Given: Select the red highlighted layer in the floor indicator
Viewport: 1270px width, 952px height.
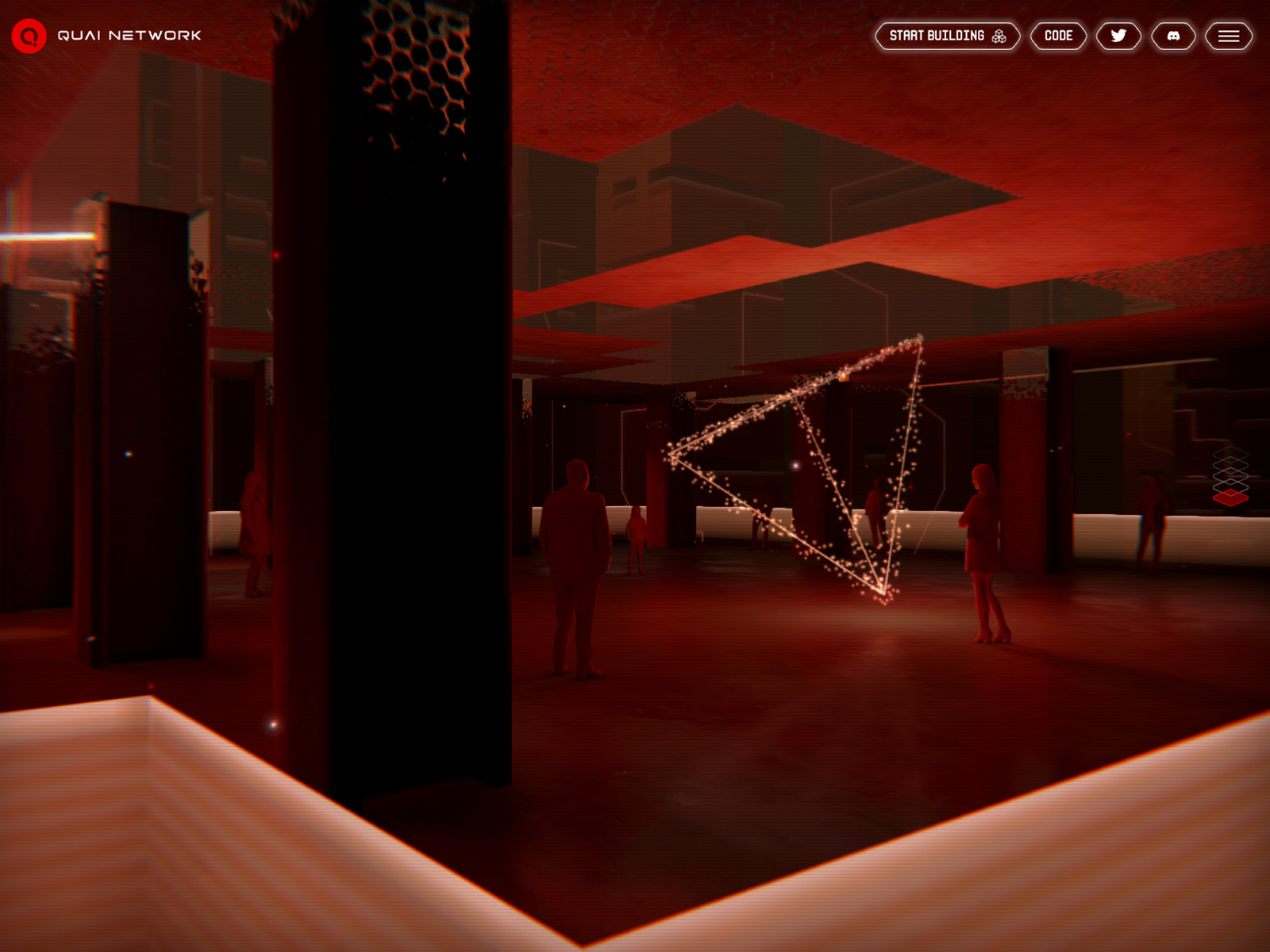Looking at the screenshot, I should point(1230,497).
